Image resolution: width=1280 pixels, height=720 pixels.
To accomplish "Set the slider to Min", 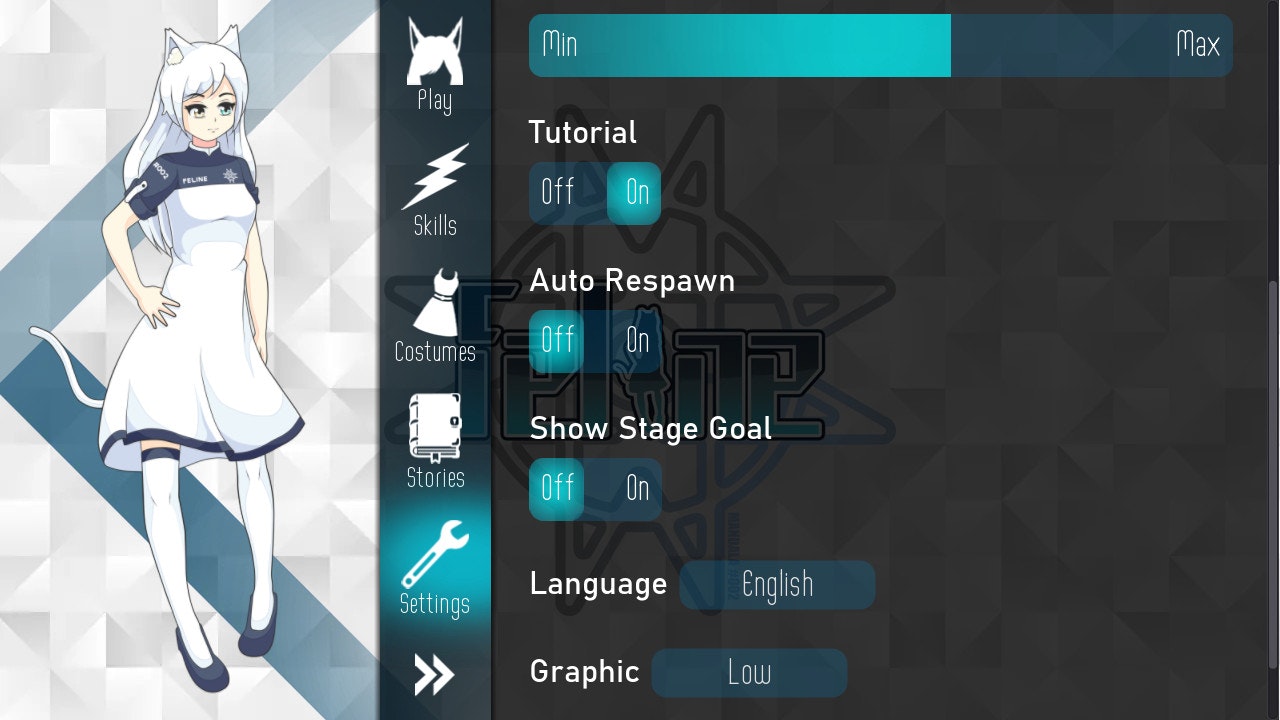I will pyautogui.click(x=560, y=45).
